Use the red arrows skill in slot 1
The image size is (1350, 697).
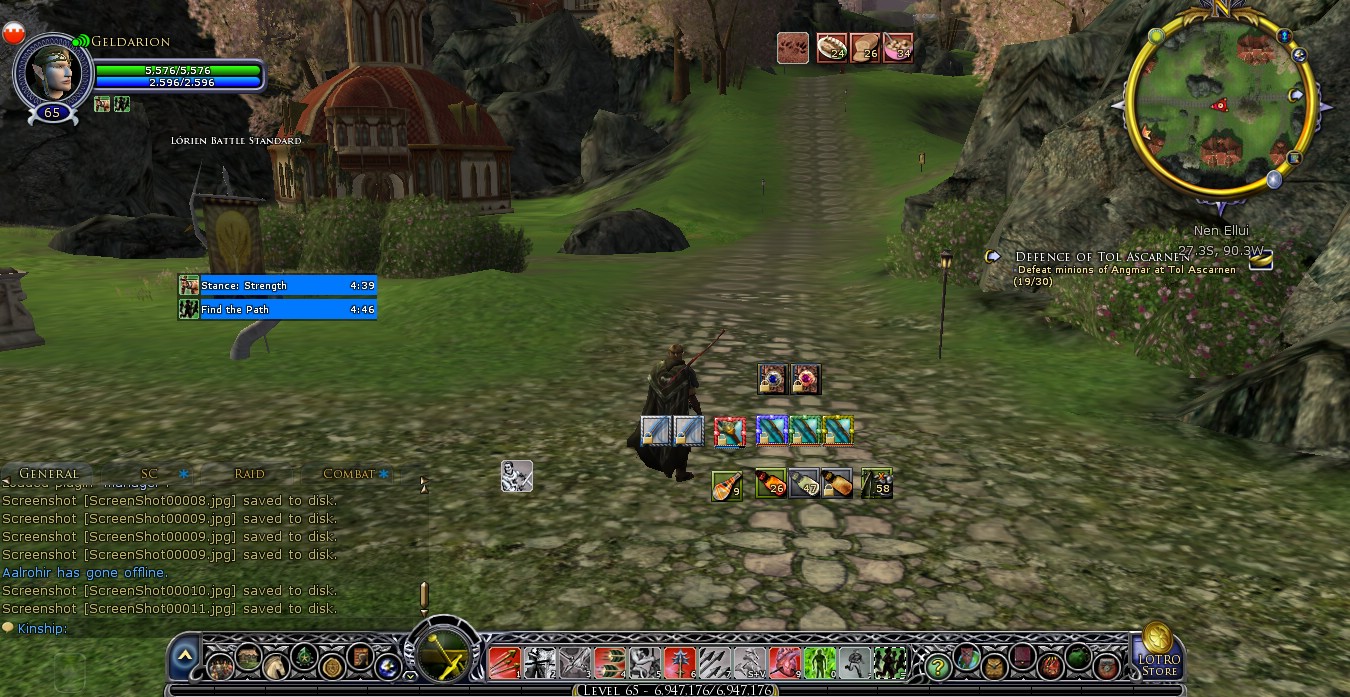pos(504,663)
